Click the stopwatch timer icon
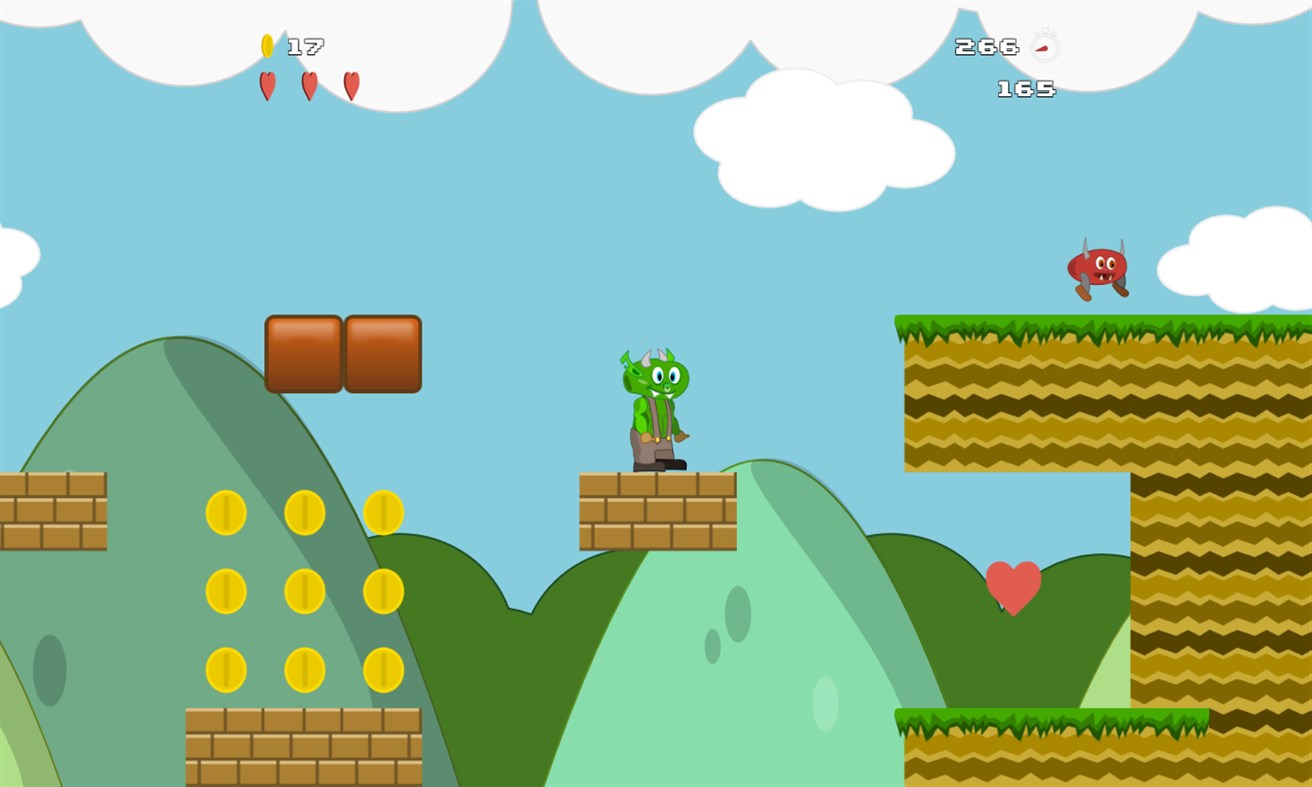The image size is (1312, 787). point(1044,46)
